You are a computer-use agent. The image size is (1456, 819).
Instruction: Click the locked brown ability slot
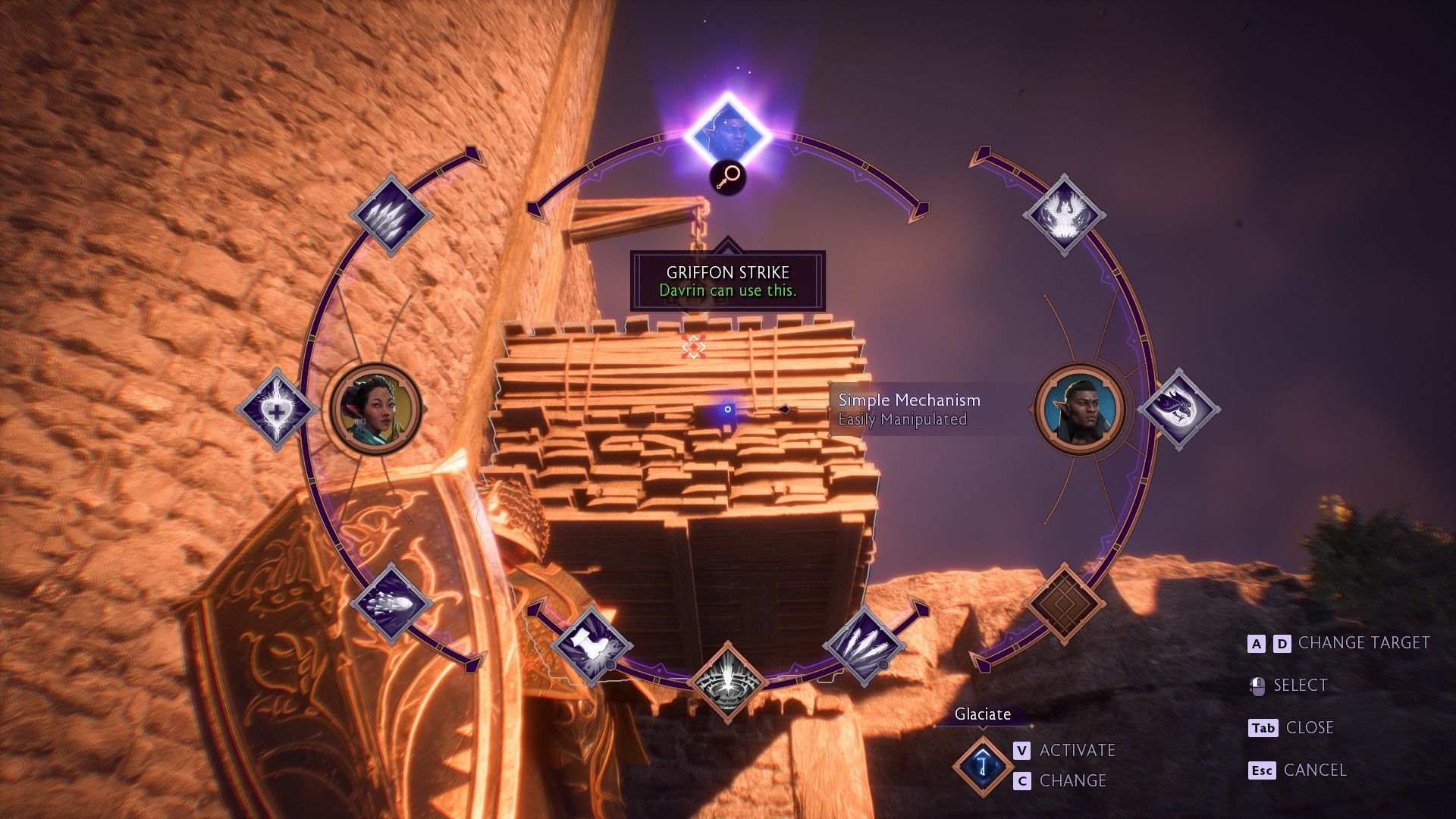(1064, 604)
